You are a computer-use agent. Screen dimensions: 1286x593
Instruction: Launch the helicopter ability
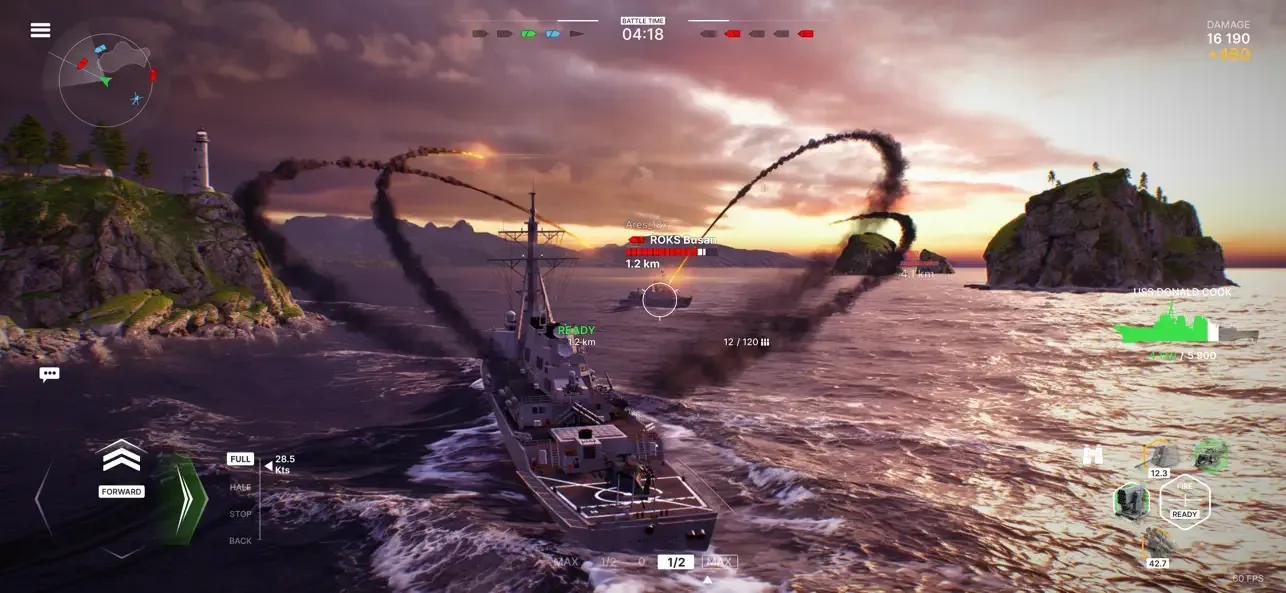click(1211, 455)
